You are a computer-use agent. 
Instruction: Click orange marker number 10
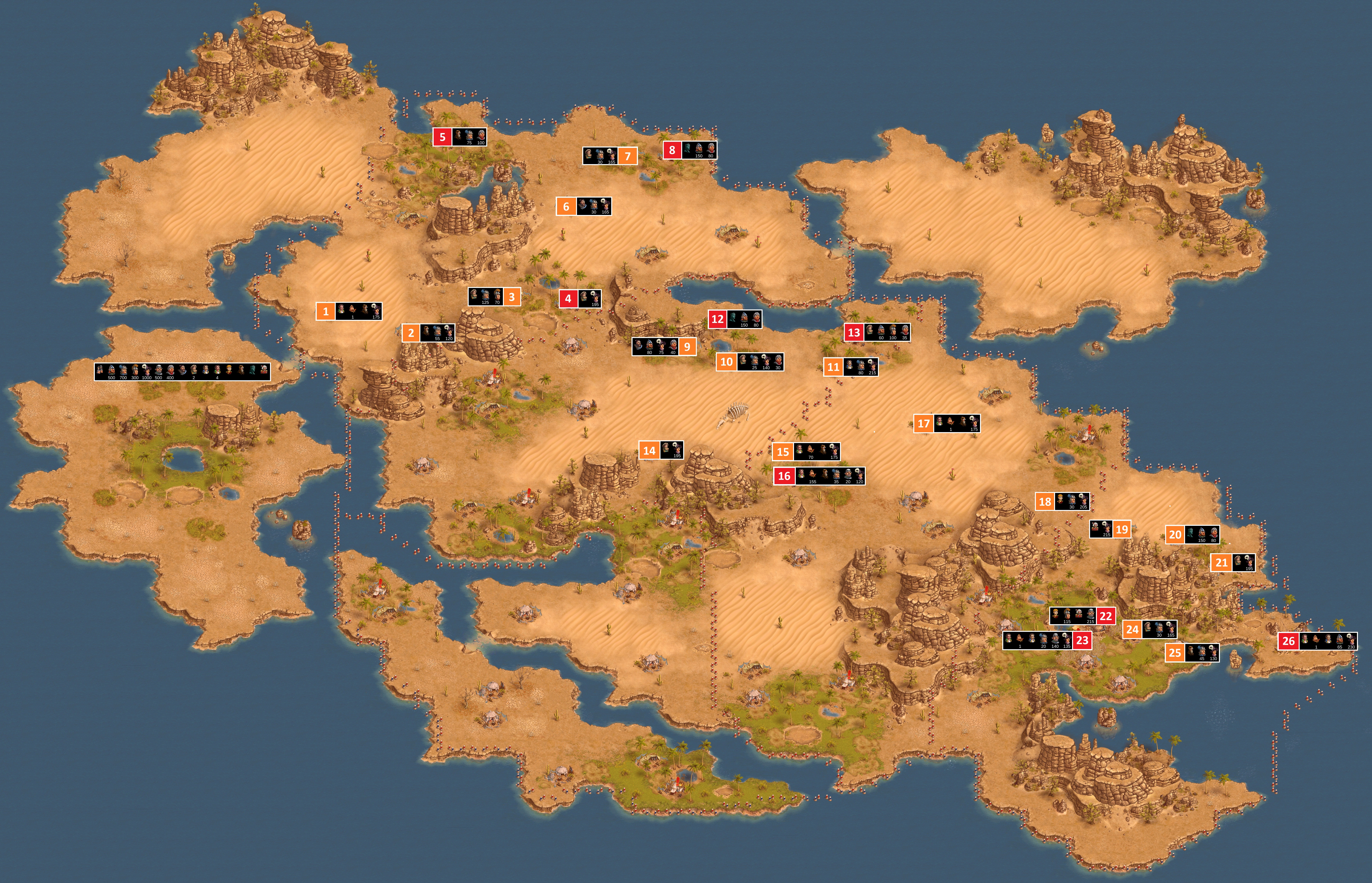(726, 362)
